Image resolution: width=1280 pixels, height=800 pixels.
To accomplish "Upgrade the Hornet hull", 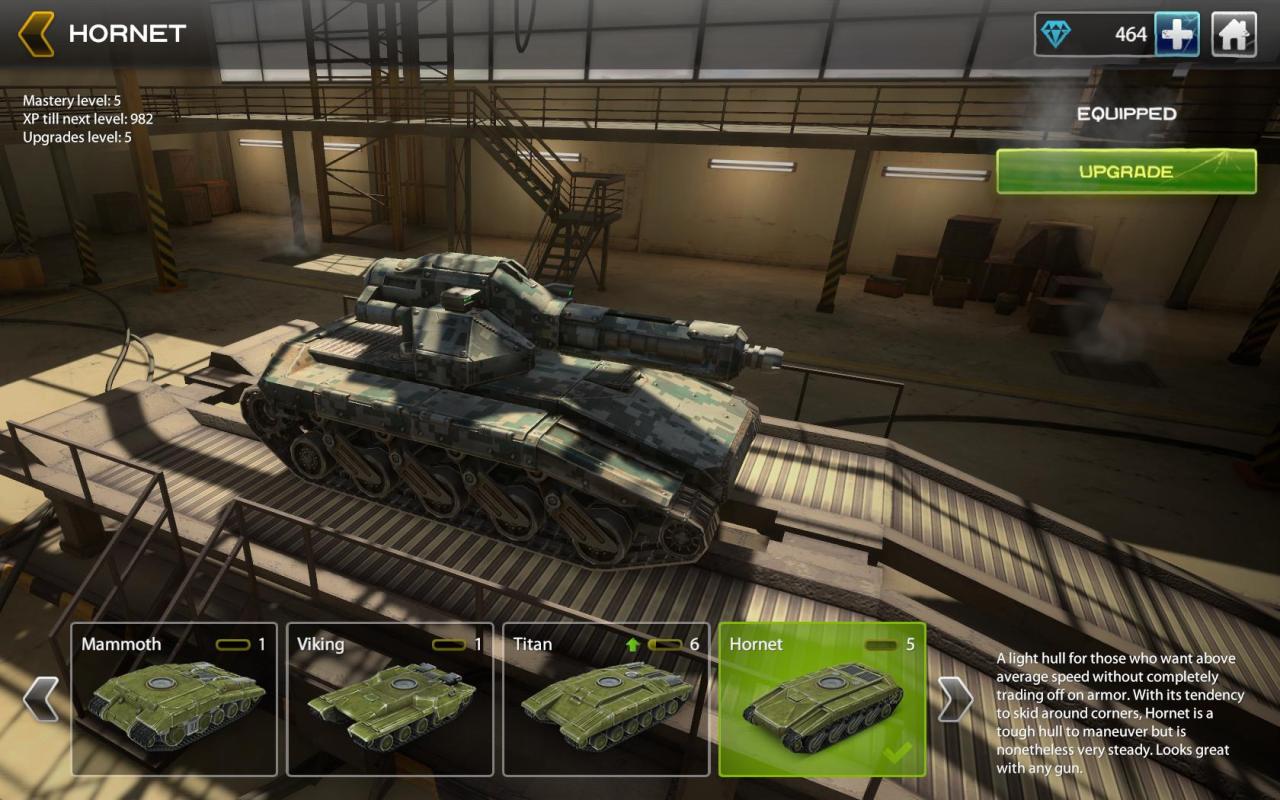I will [1126, 171].
